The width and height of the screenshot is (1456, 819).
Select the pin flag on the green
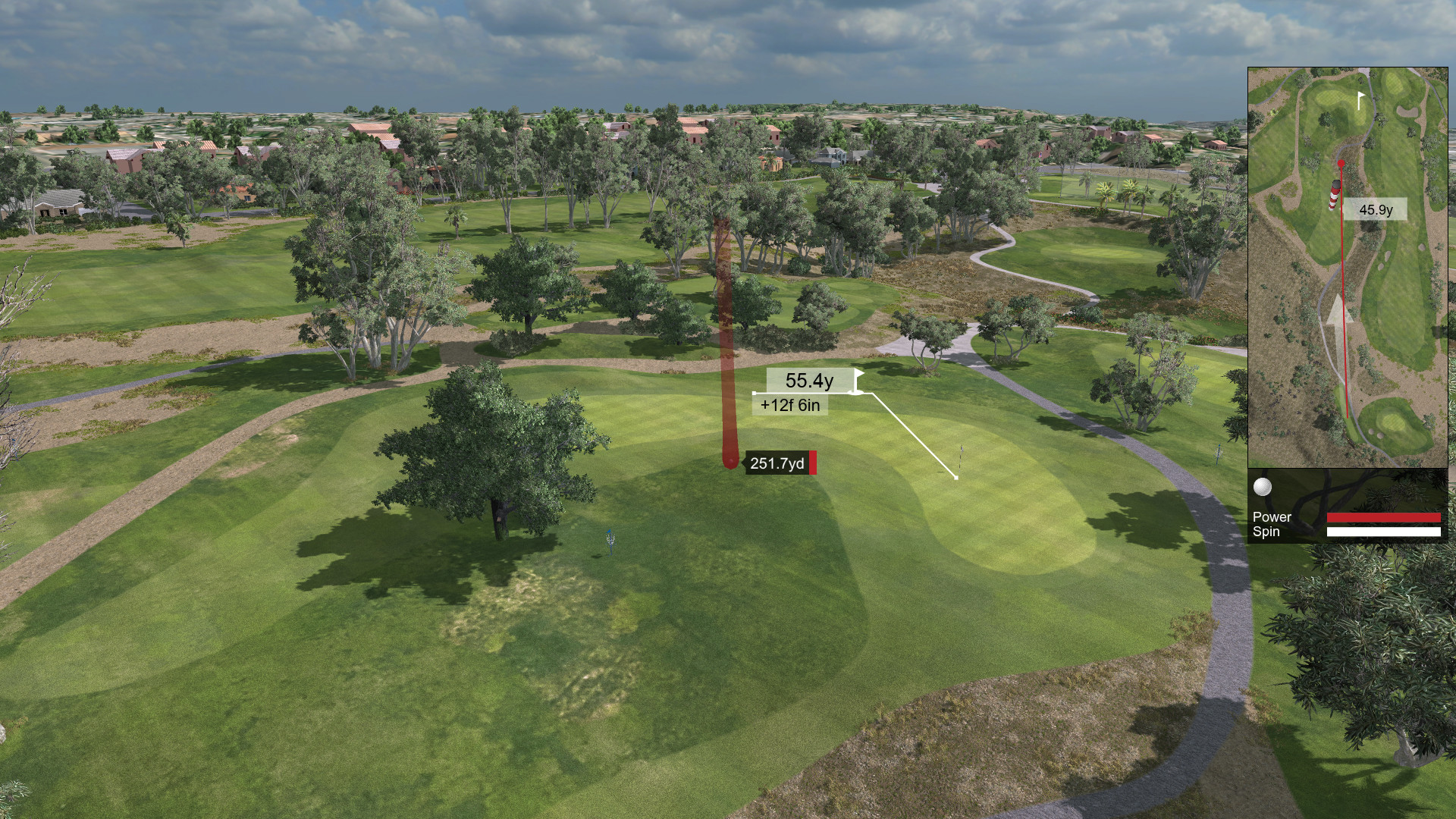point(962,455)
